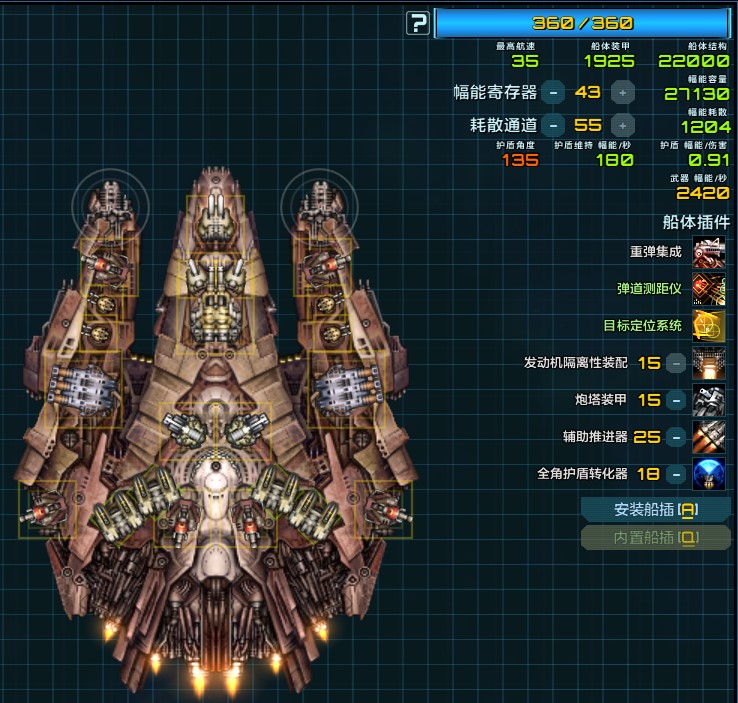Remove the 发动机隔离性装配 hullmod with its minus button

[x=677, y=363]
